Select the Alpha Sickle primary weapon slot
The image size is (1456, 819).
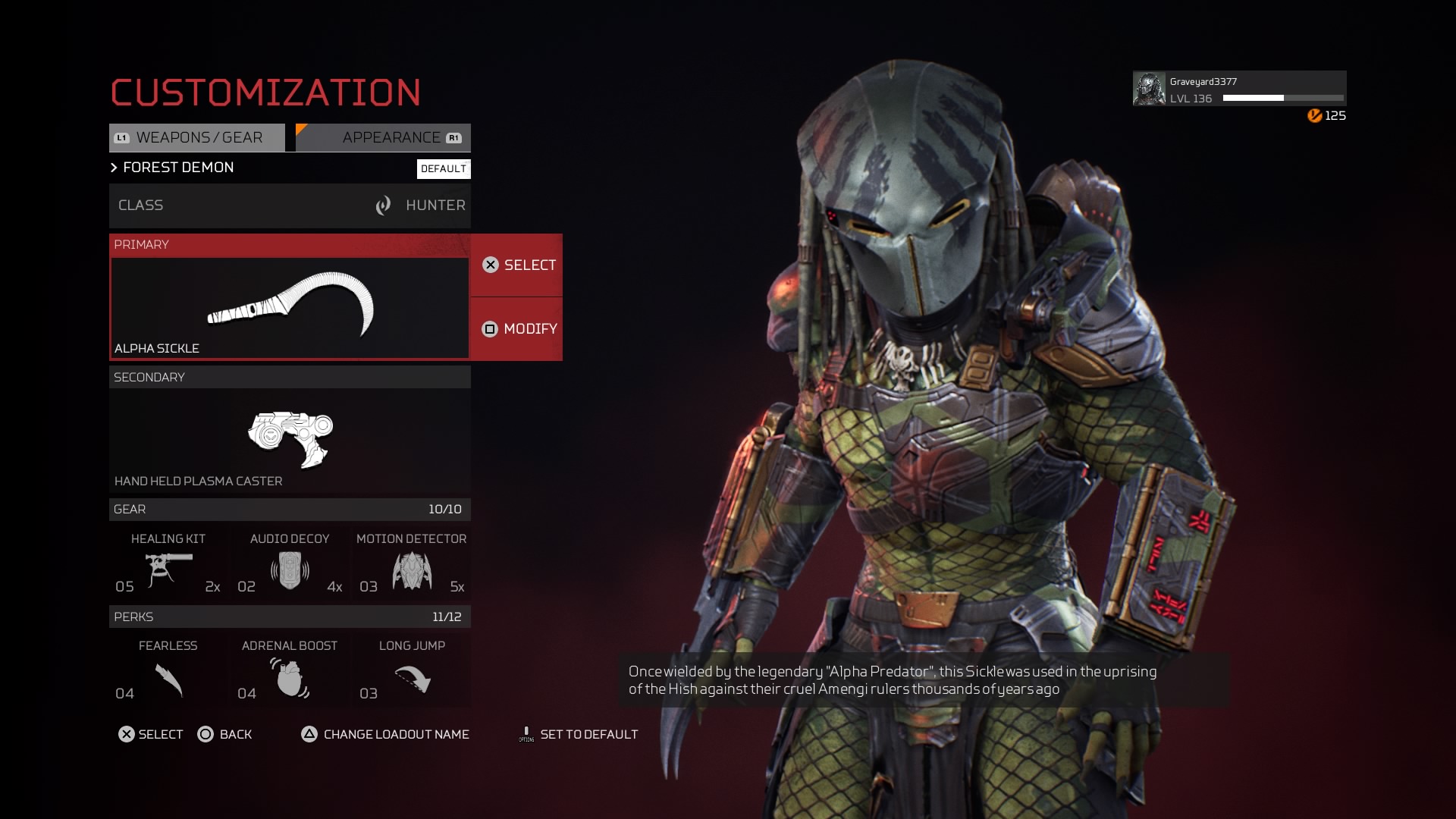point(290,307)
